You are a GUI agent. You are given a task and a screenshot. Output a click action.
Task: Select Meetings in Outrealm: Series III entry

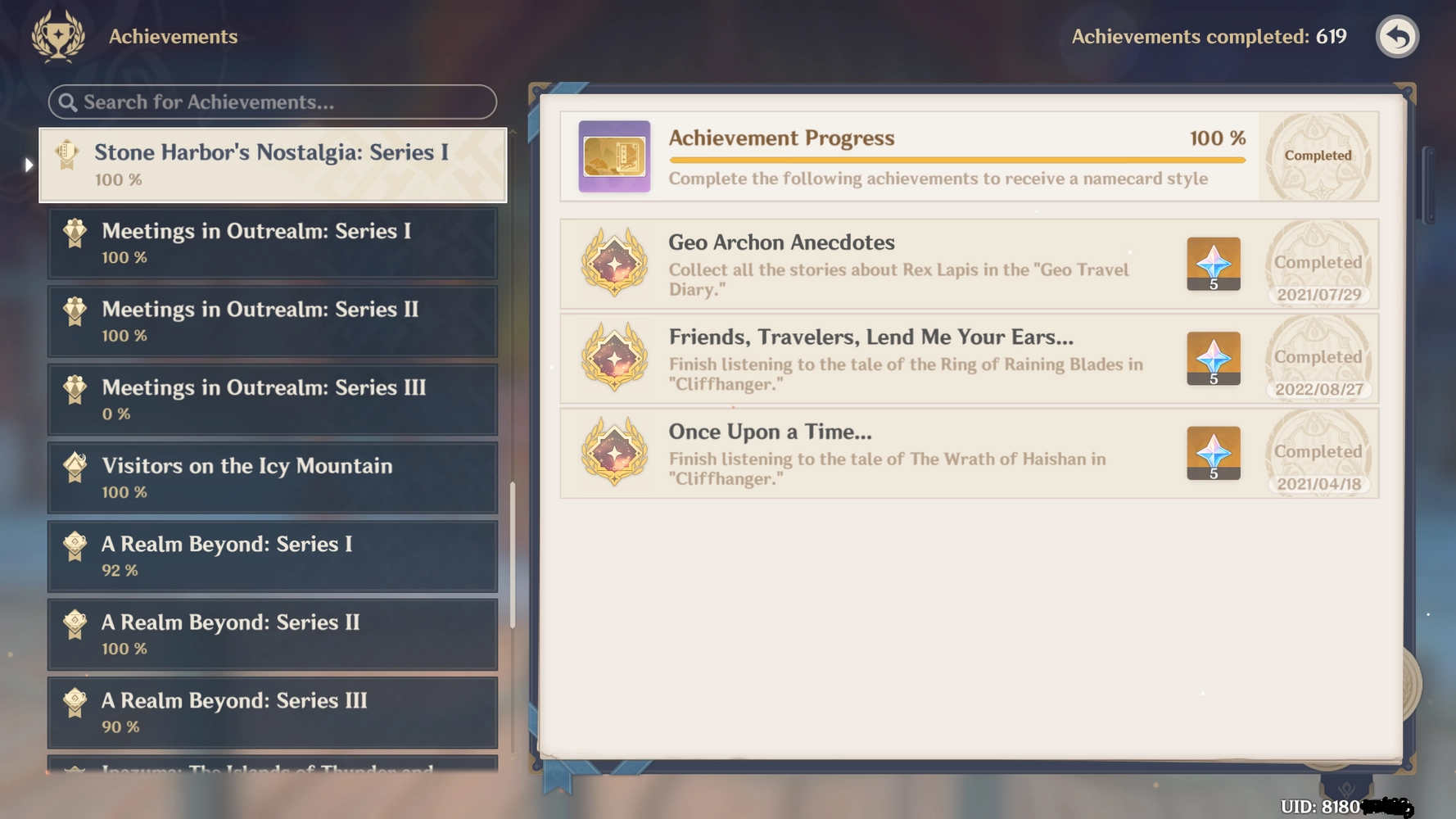273,399
